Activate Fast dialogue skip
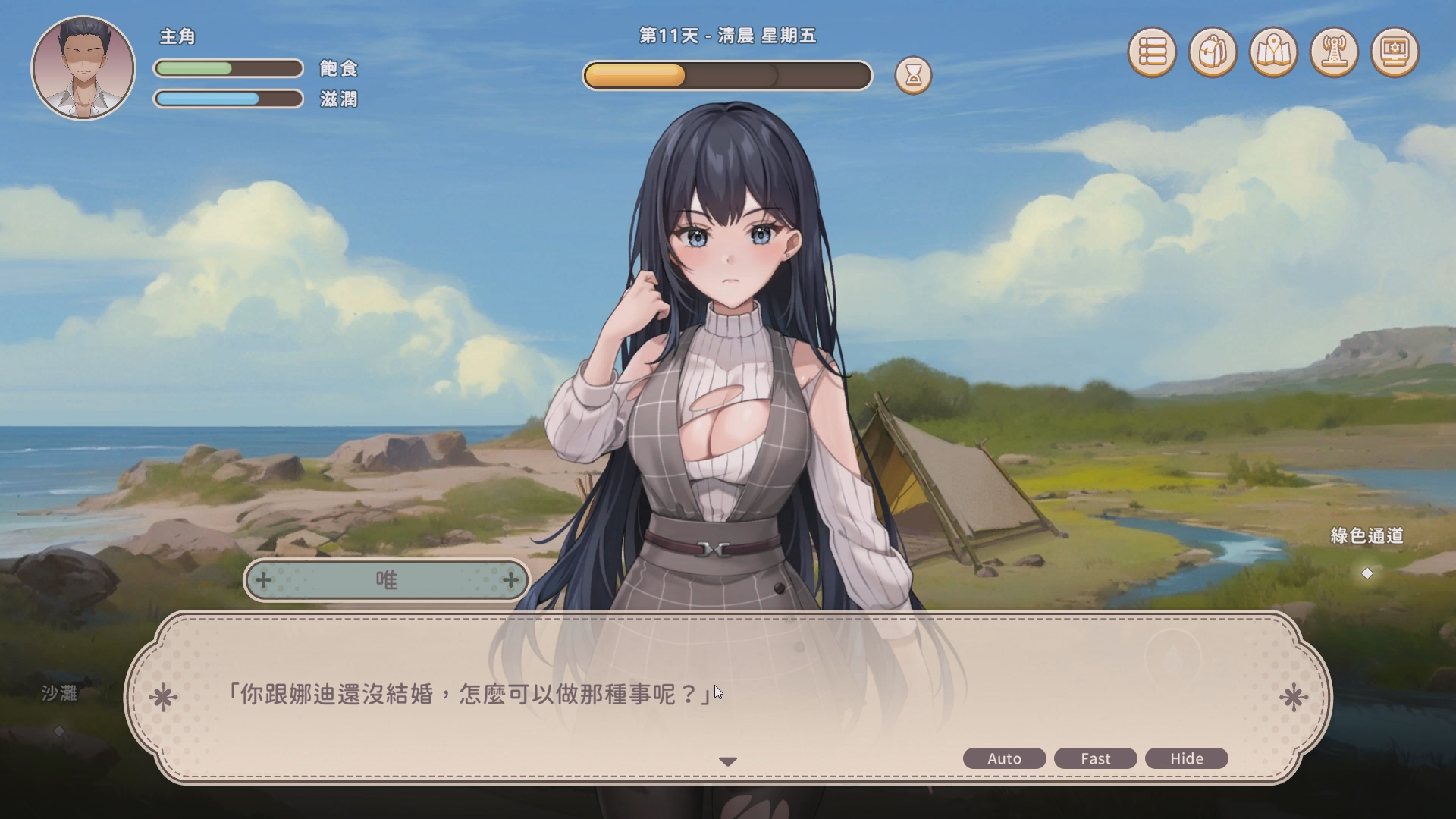The image size is (1456, 819). tap(1095, 758)
